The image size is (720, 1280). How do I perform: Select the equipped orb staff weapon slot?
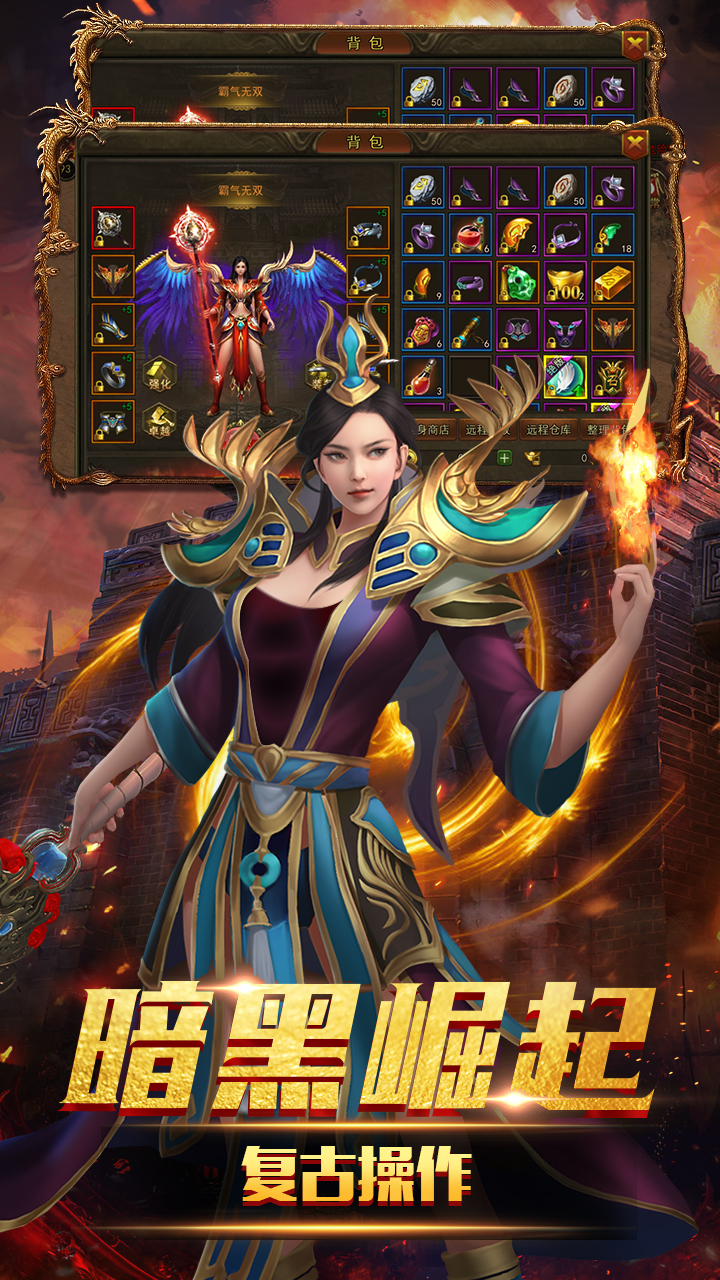point(113,228)
